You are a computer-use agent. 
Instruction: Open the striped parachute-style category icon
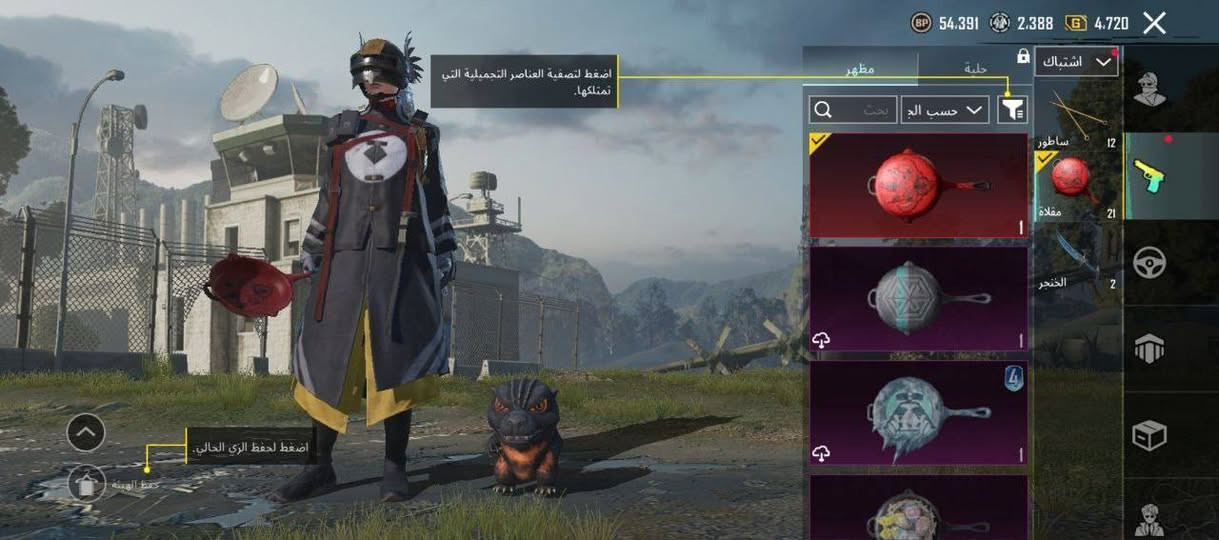[1150, 348]
